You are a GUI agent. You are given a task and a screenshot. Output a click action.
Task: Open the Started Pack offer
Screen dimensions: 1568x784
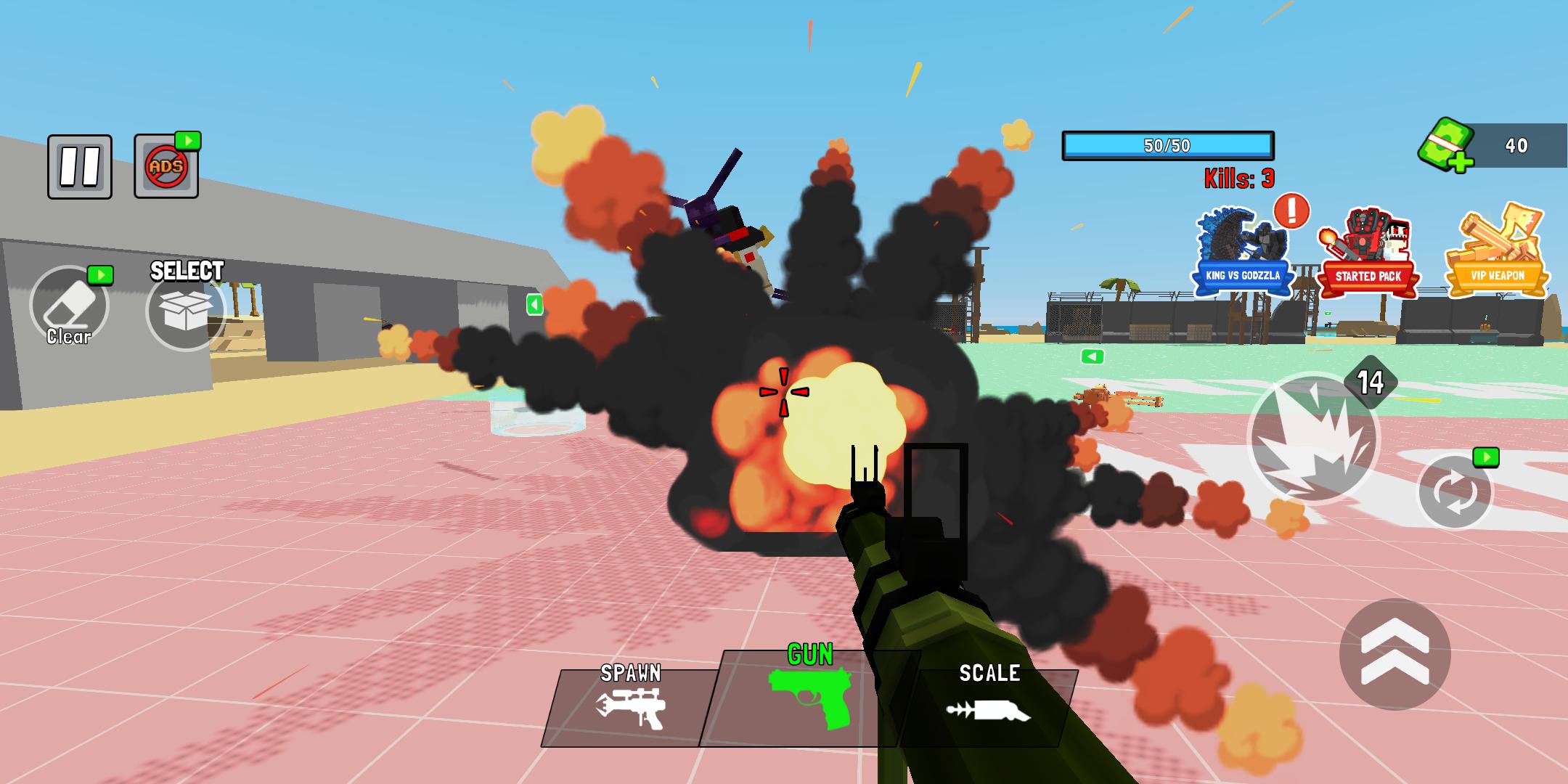1368,252
